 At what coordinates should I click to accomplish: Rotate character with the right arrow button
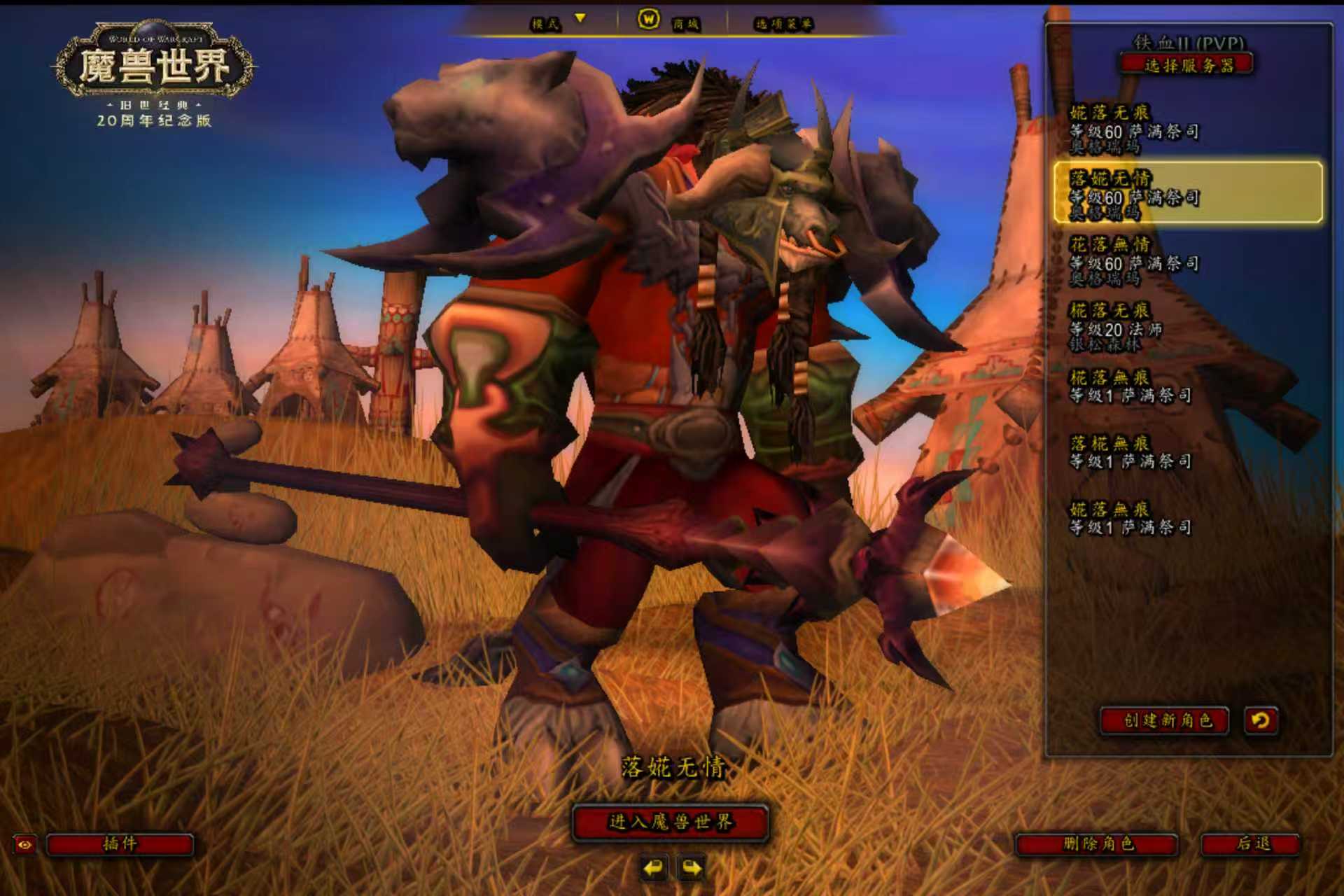coord(692,869)
